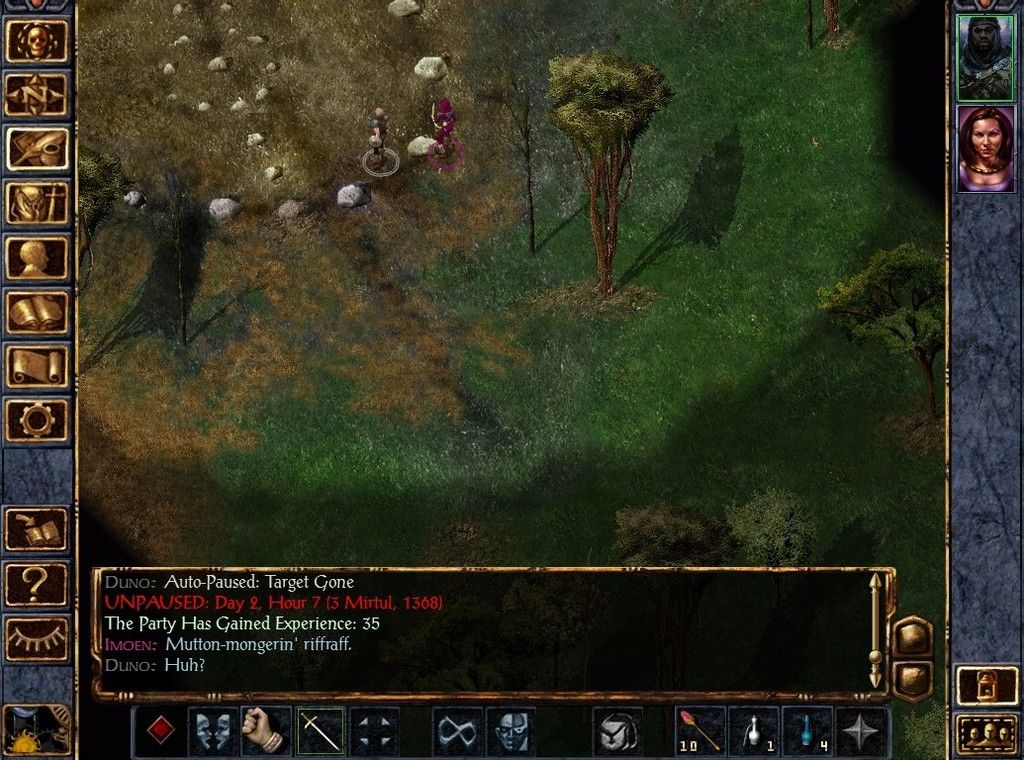Open the area map with the compass button
This screenshot has height=760, width=1024.
click(38, 95)
